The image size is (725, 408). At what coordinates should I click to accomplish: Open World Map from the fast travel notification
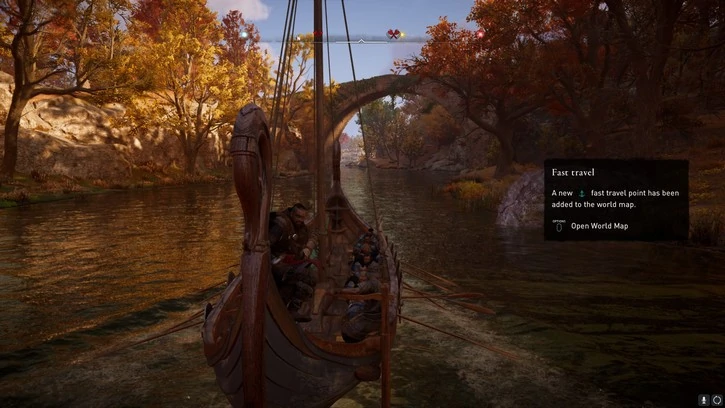[598, 226]
